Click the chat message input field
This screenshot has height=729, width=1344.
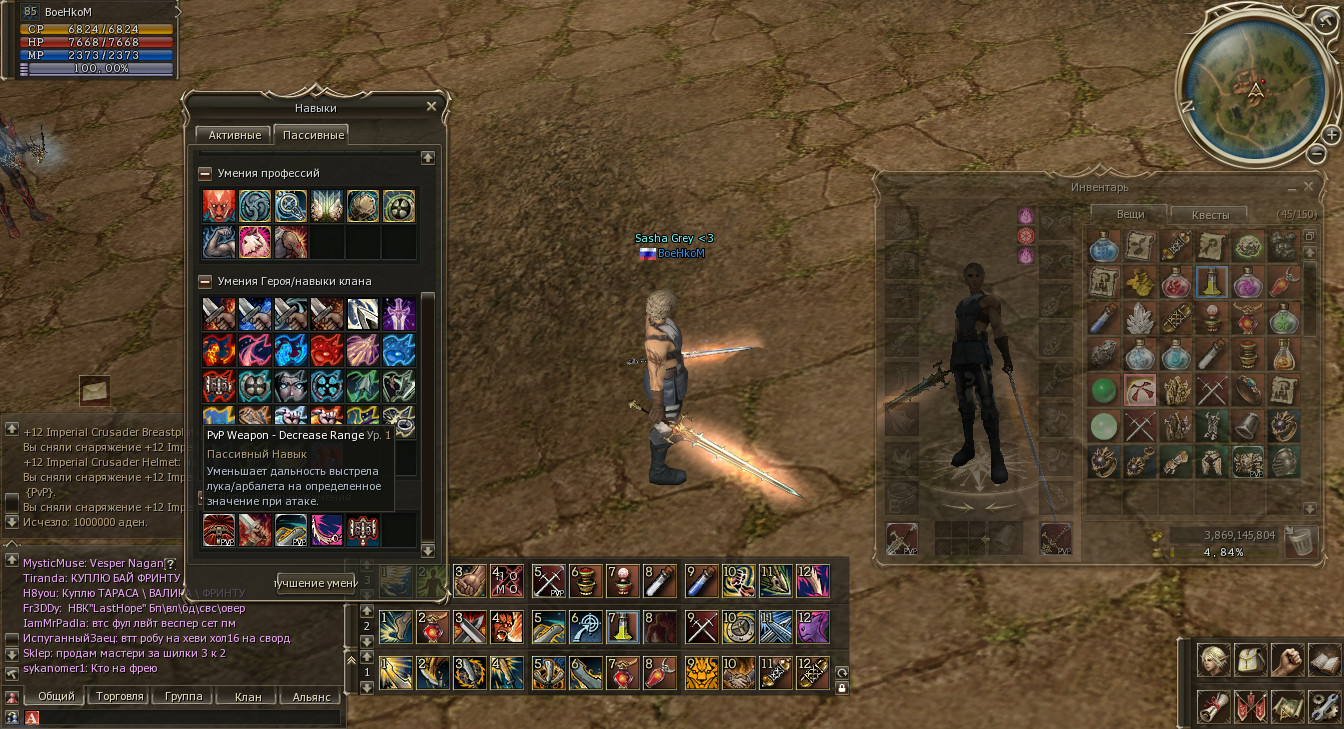pos(190,717)
